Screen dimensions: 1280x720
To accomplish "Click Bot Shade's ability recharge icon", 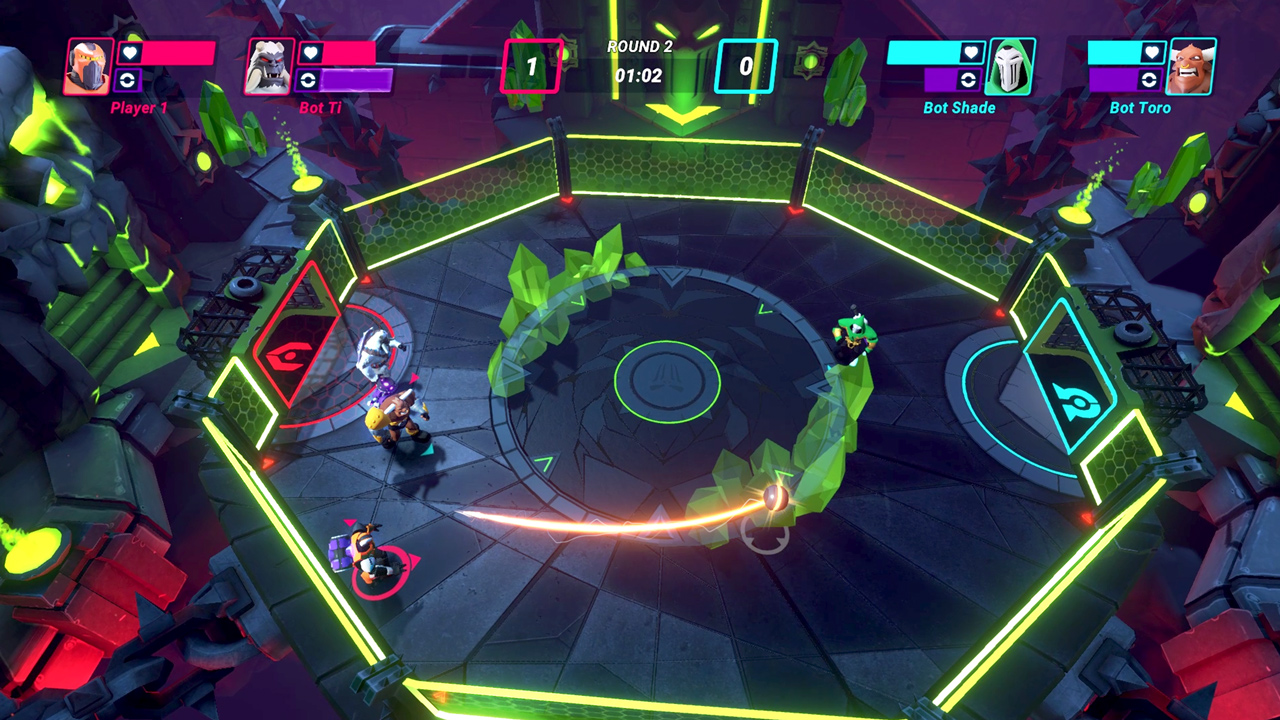I will click(x=969, y=78).
